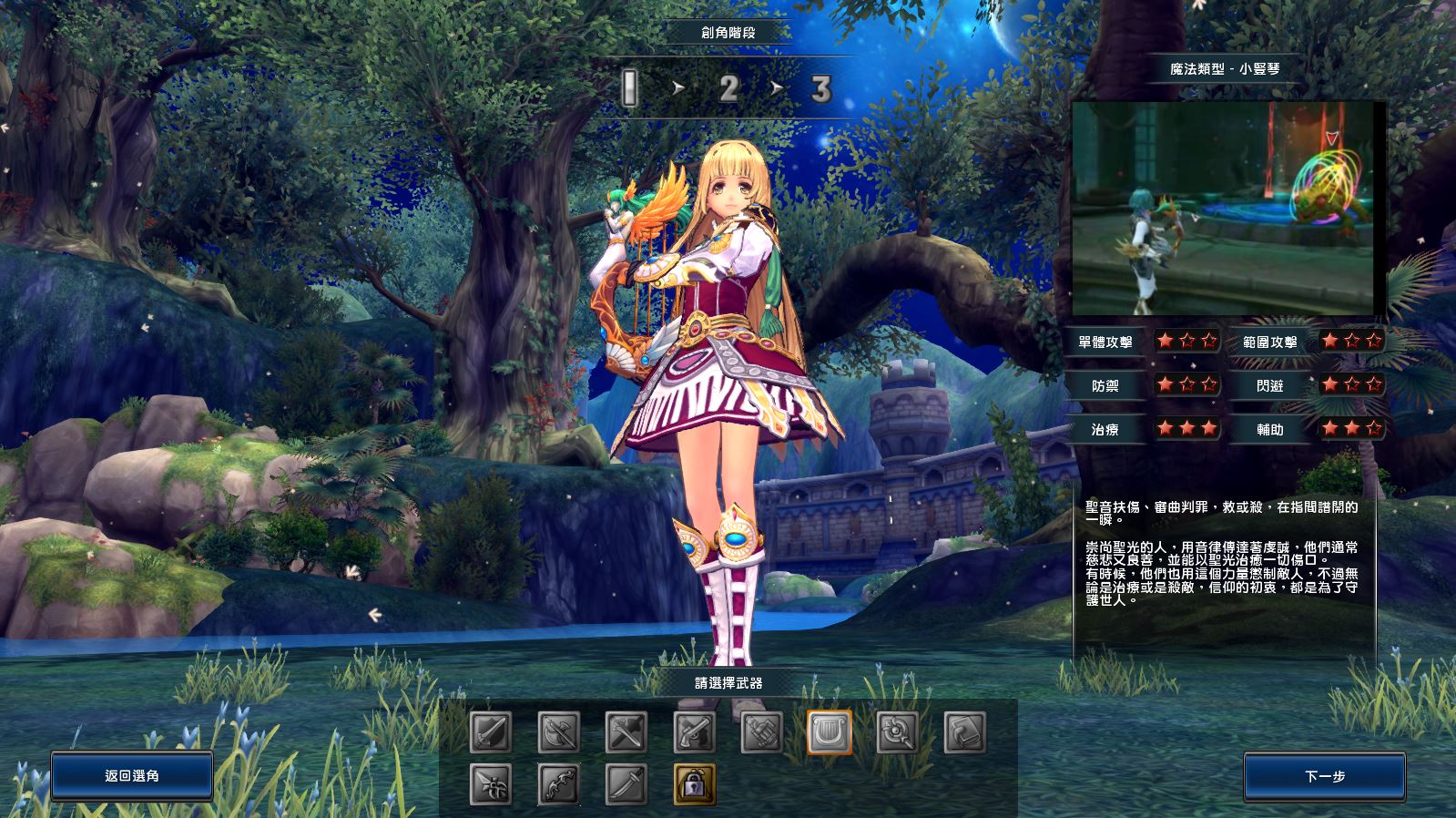The height and width of the screenshot is (818, 1456).
Task: Select the highlighted harp weapon
Action: [830, 731]
